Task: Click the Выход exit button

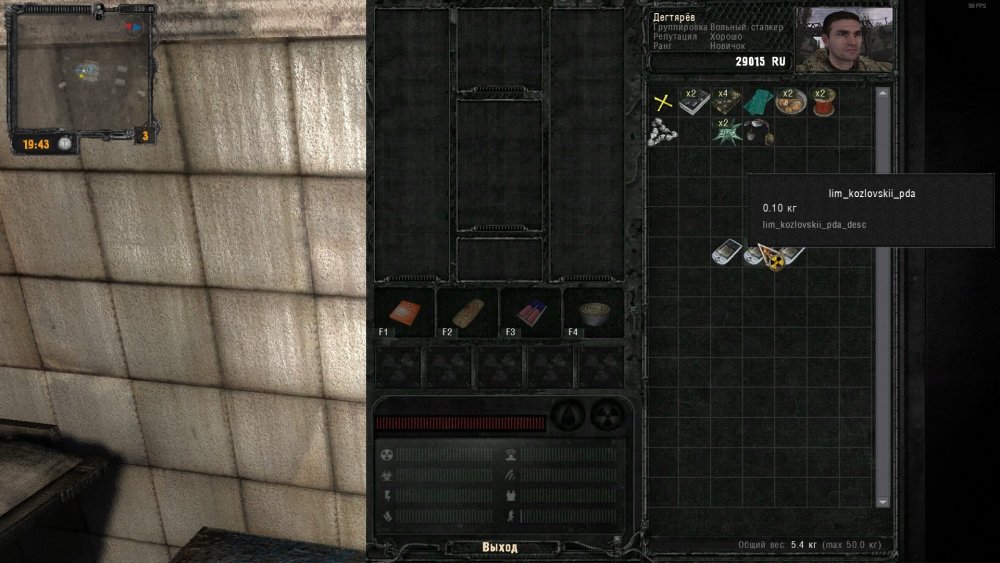Action: click(499, 547)
